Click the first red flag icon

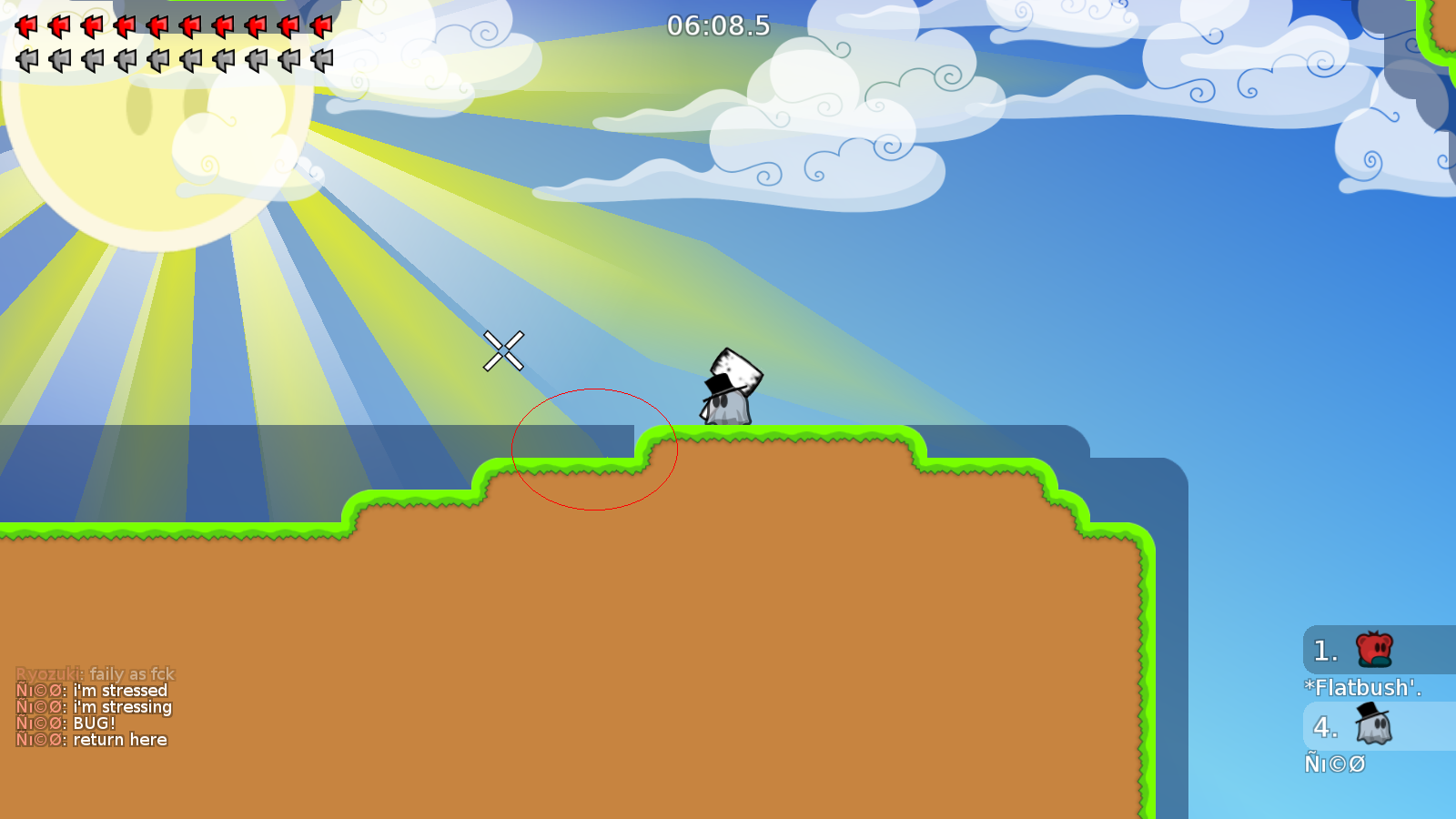[x=27, y=27]
